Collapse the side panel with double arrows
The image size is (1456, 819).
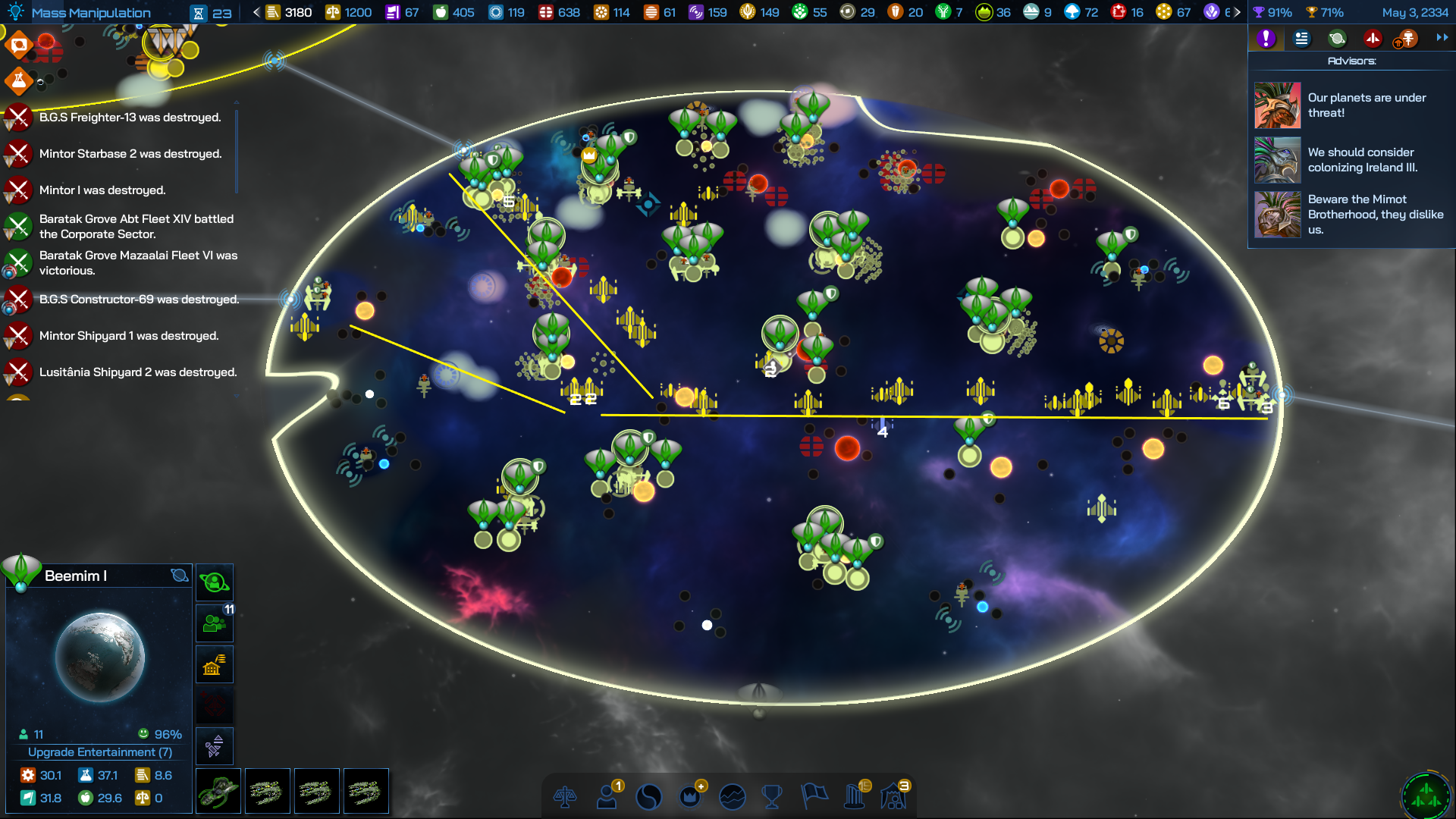pos(1442,38)
